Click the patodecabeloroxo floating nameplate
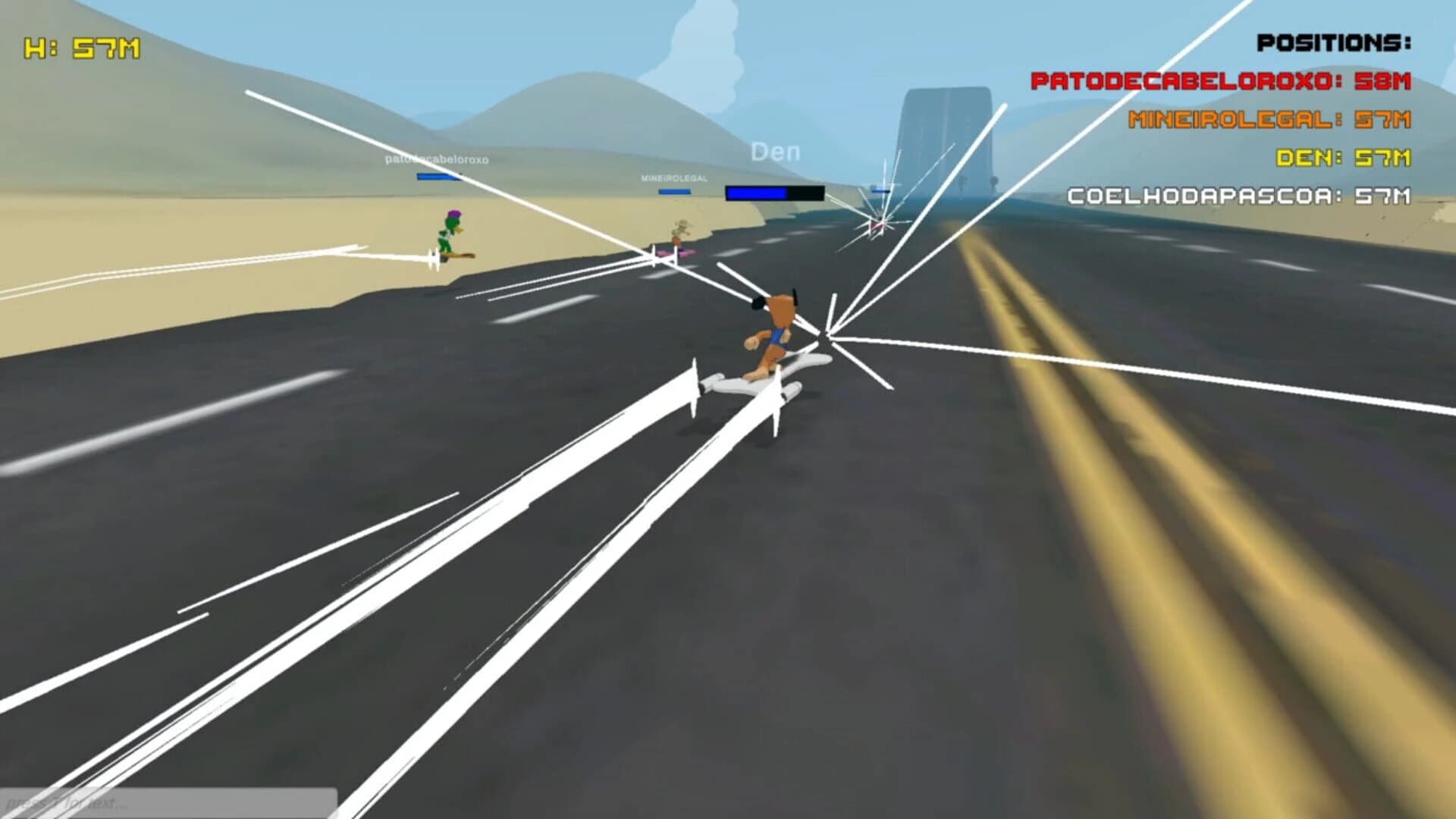1456x819 pixels. (x=438, y=161)
